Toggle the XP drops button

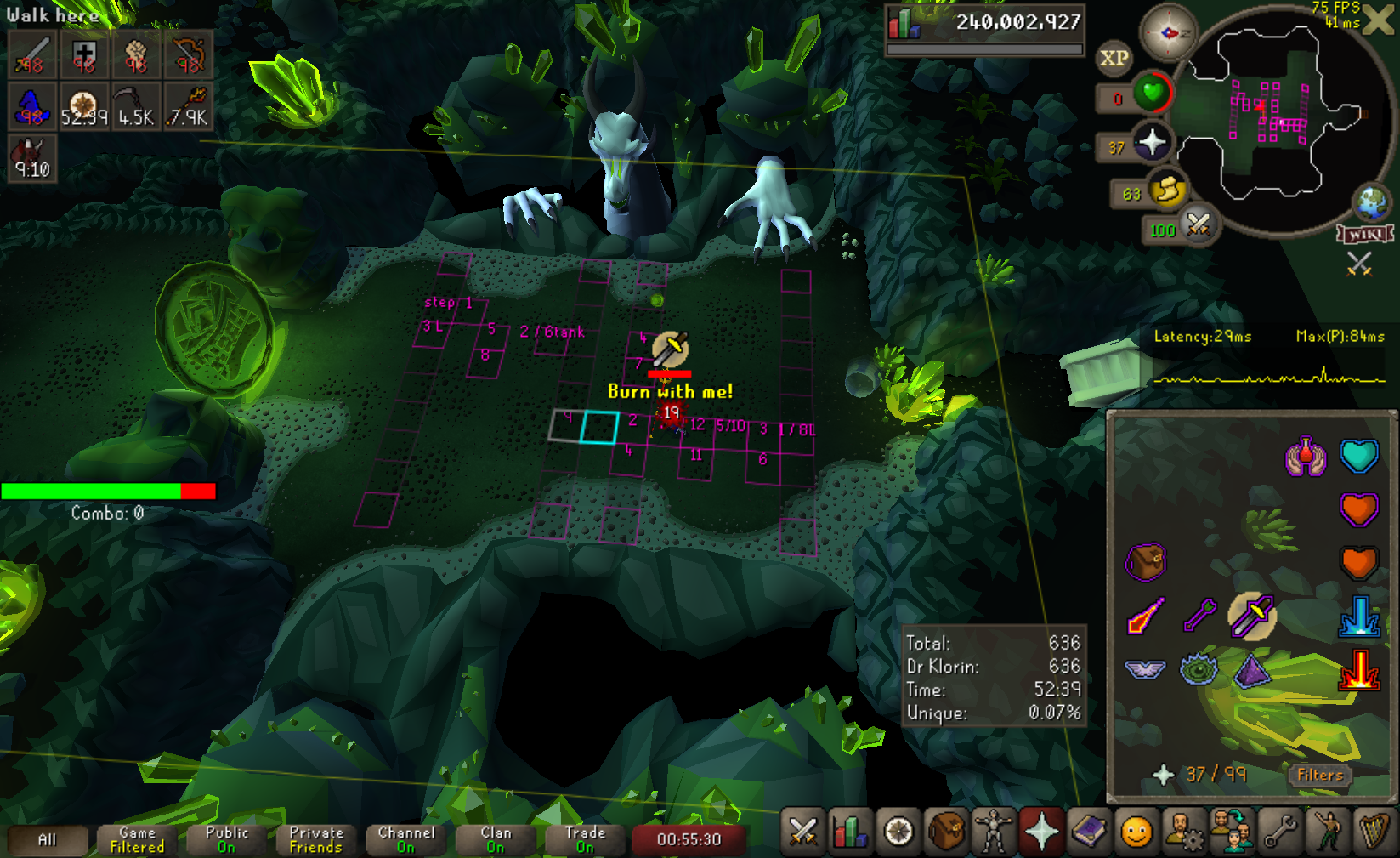point(1114,58)
